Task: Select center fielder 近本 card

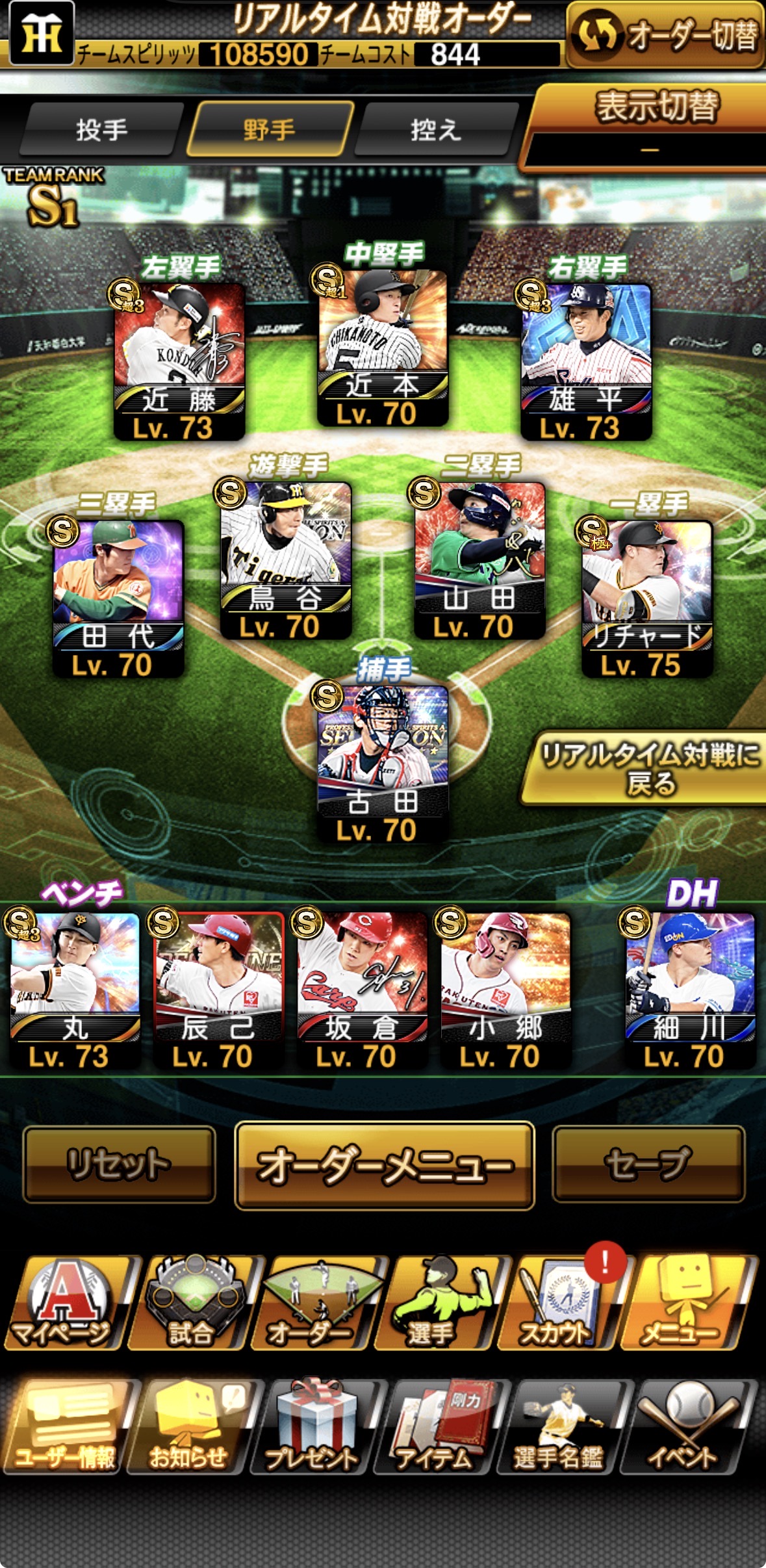Action: pos(383,348)
